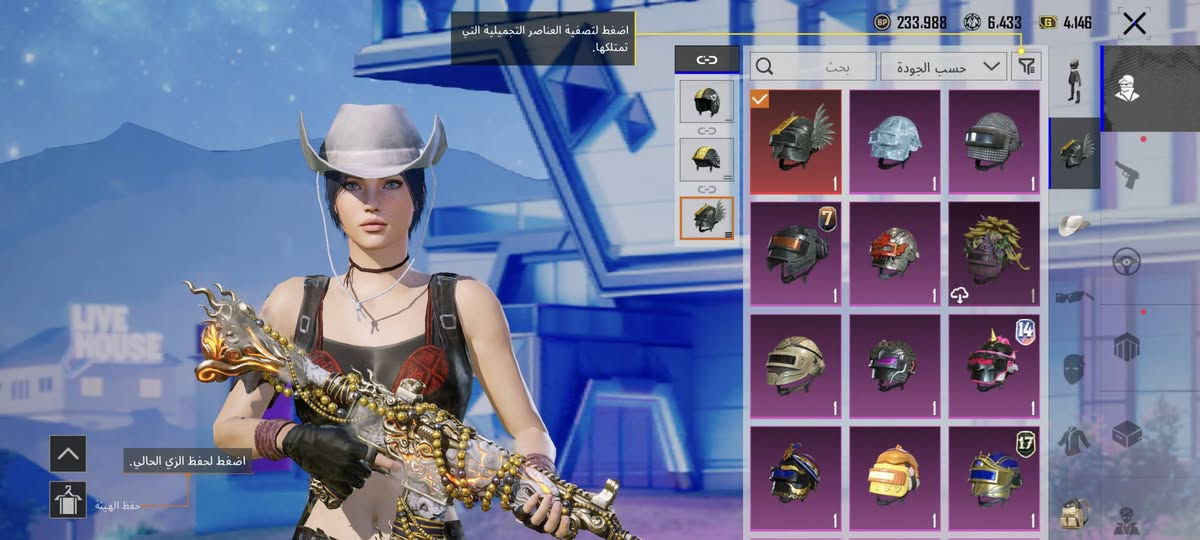1200x540 pixels.
Task: Select the equipped winged black helmet tile
Action: (796, 141)
